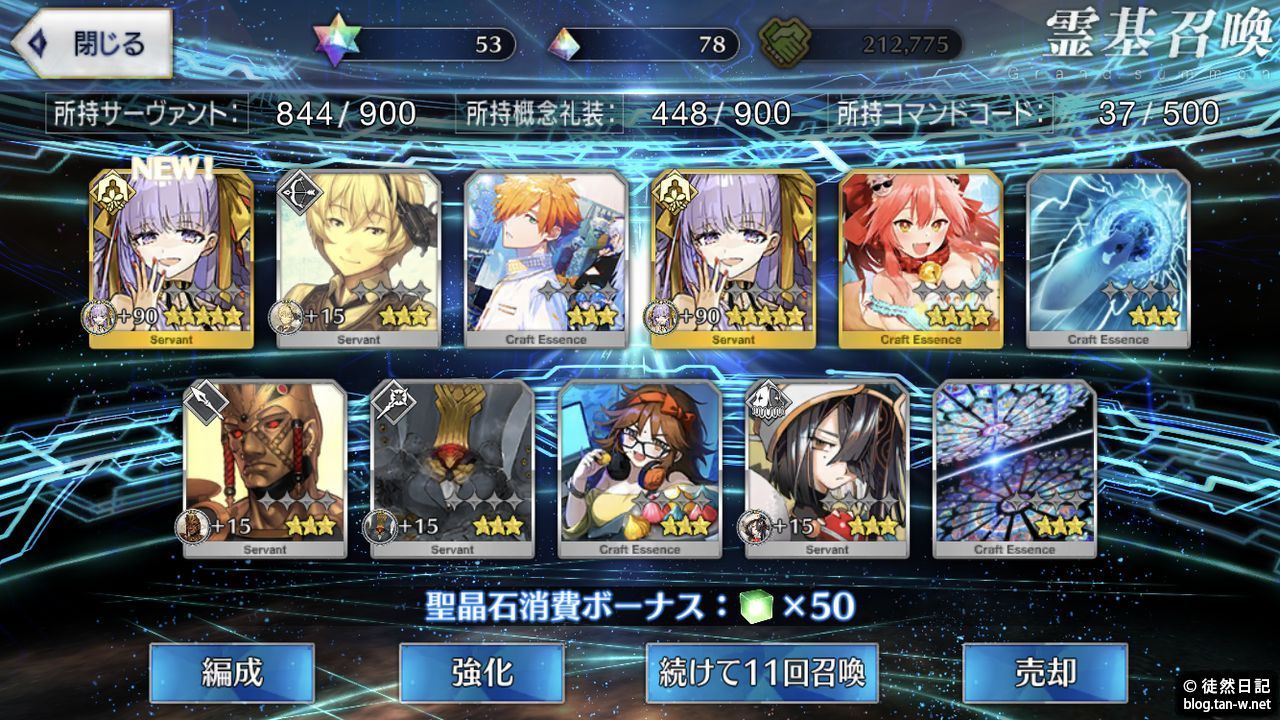Select the NEW! purple-haired five-star Servant card
The width and height of the screenshot is (1280, 720).
pos(171,258)
